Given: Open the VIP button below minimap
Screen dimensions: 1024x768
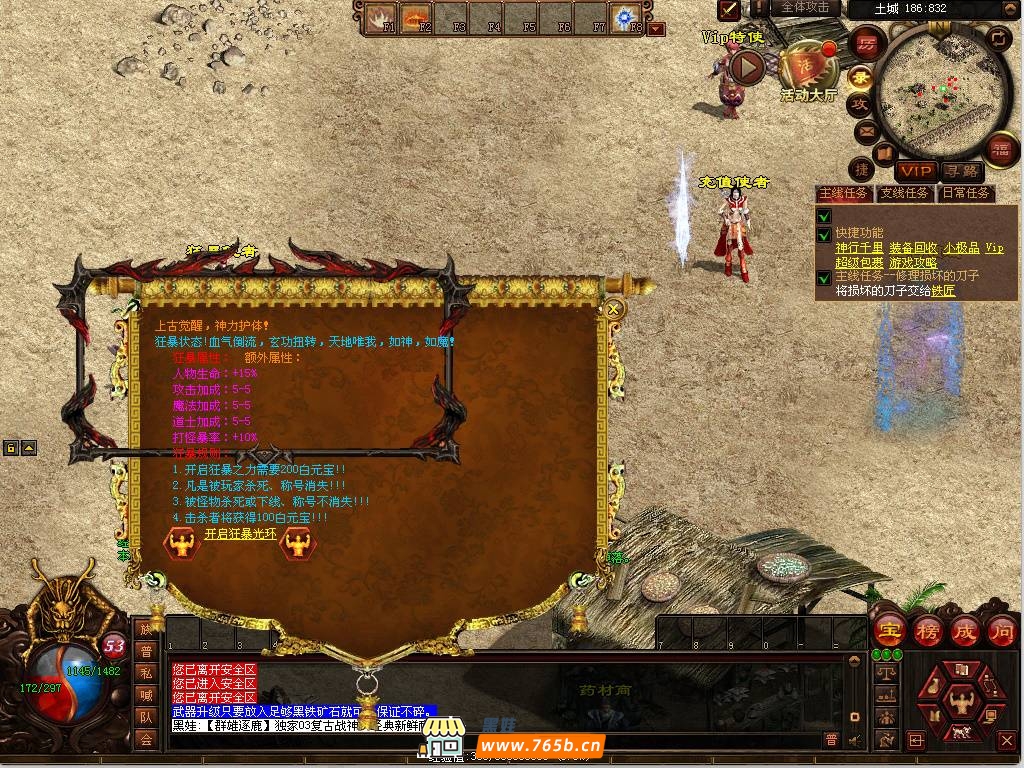Looking at the screenshot, I should pos(915,172).
